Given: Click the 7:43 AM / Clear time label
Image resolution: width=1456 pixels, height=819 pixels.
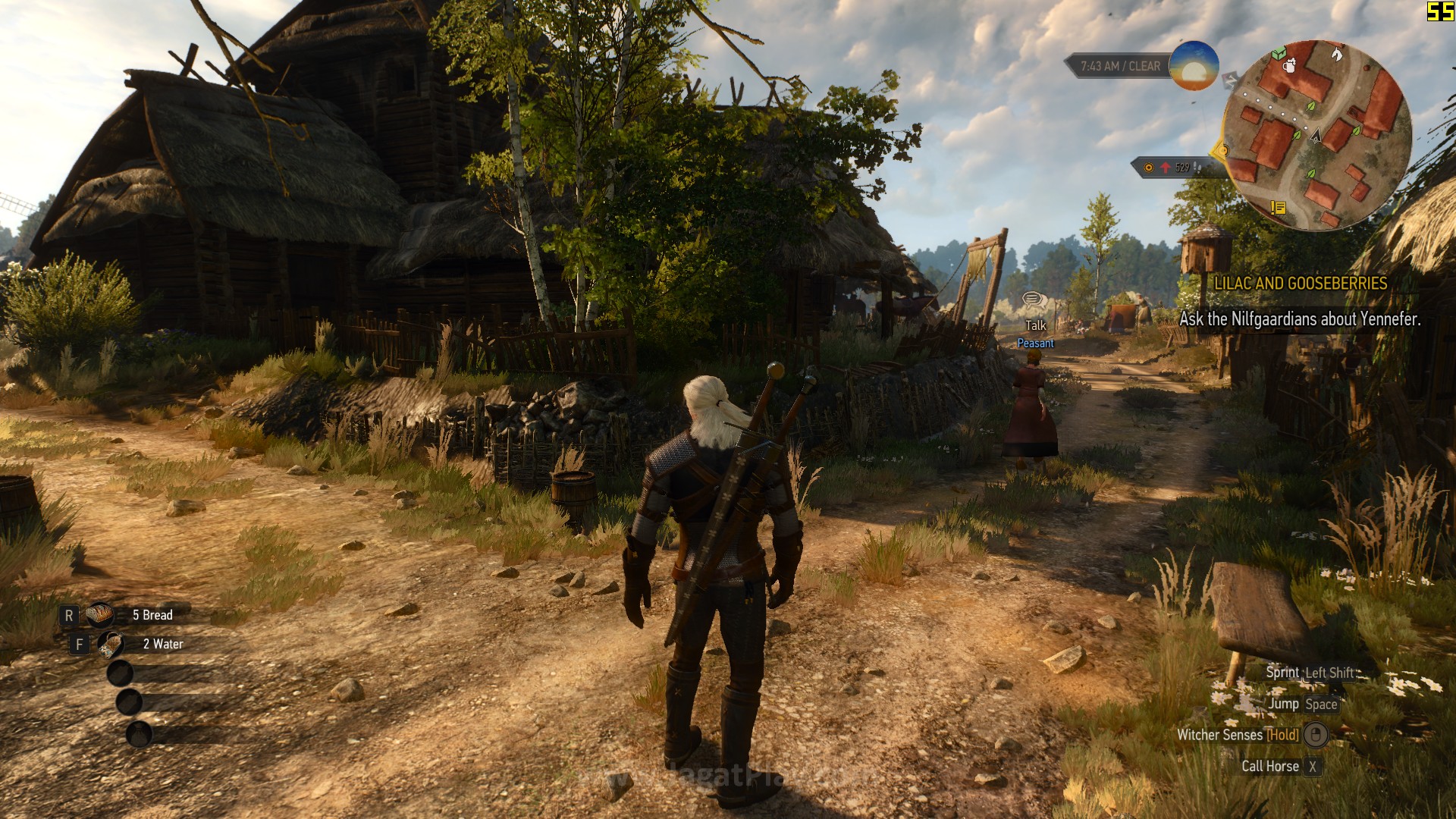Looking at the screenshot, I should pyautogui.click(x=1120, y=67).
